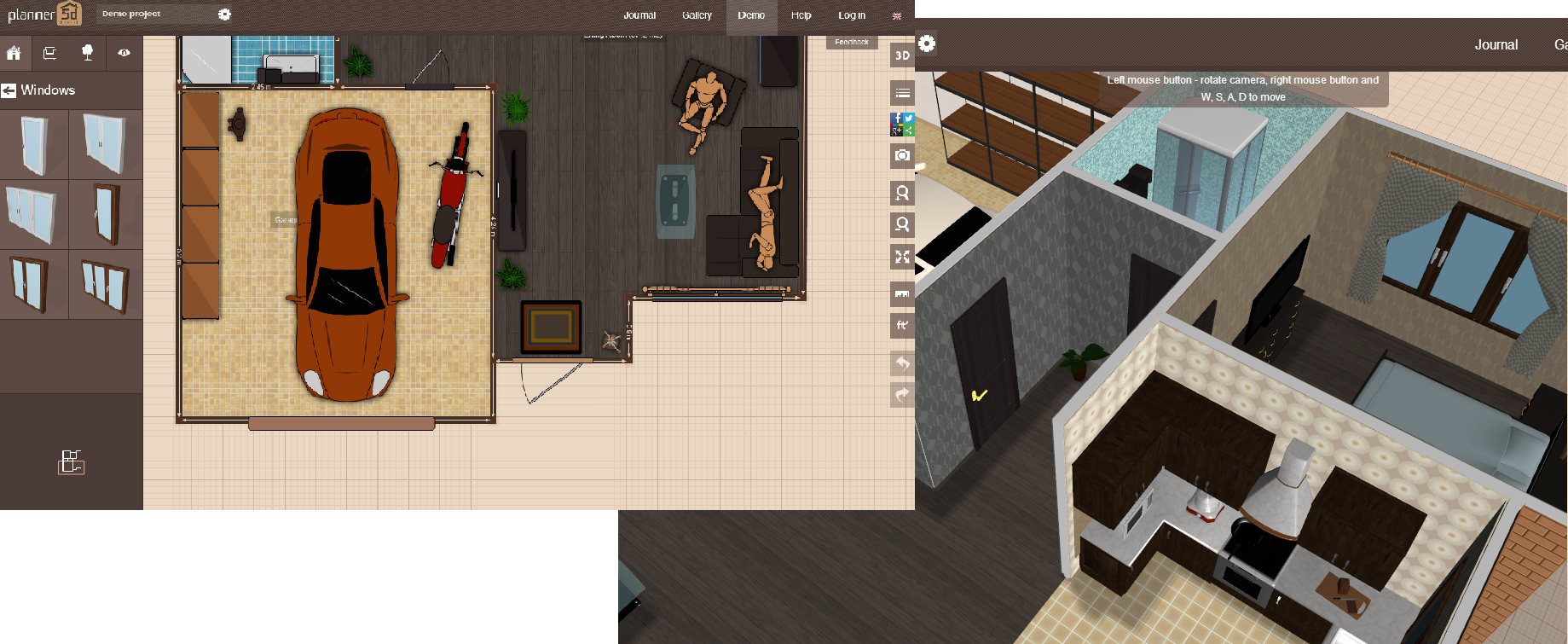
Task: Click the Log in link
Action: [851, 15]
